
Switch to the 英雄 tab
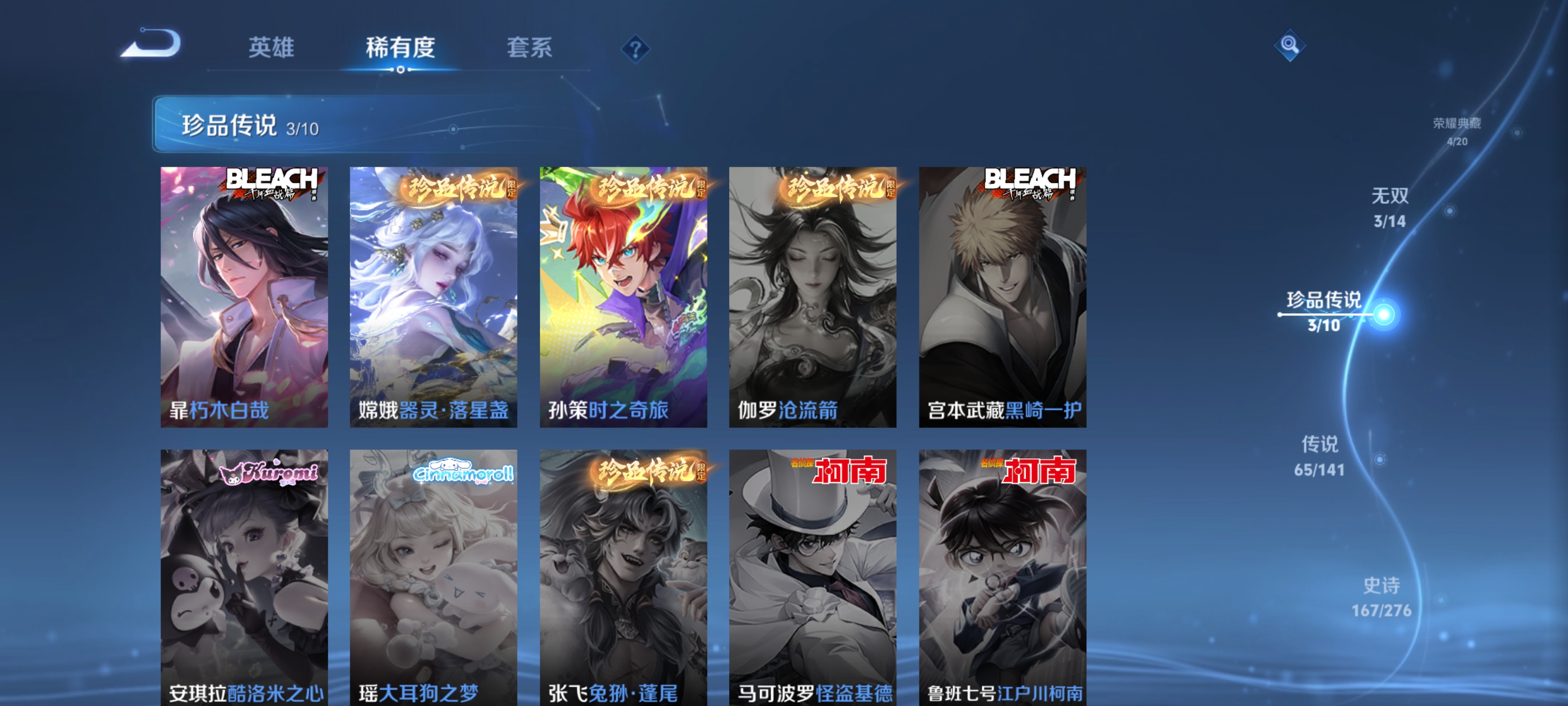[x=272, y=49]
